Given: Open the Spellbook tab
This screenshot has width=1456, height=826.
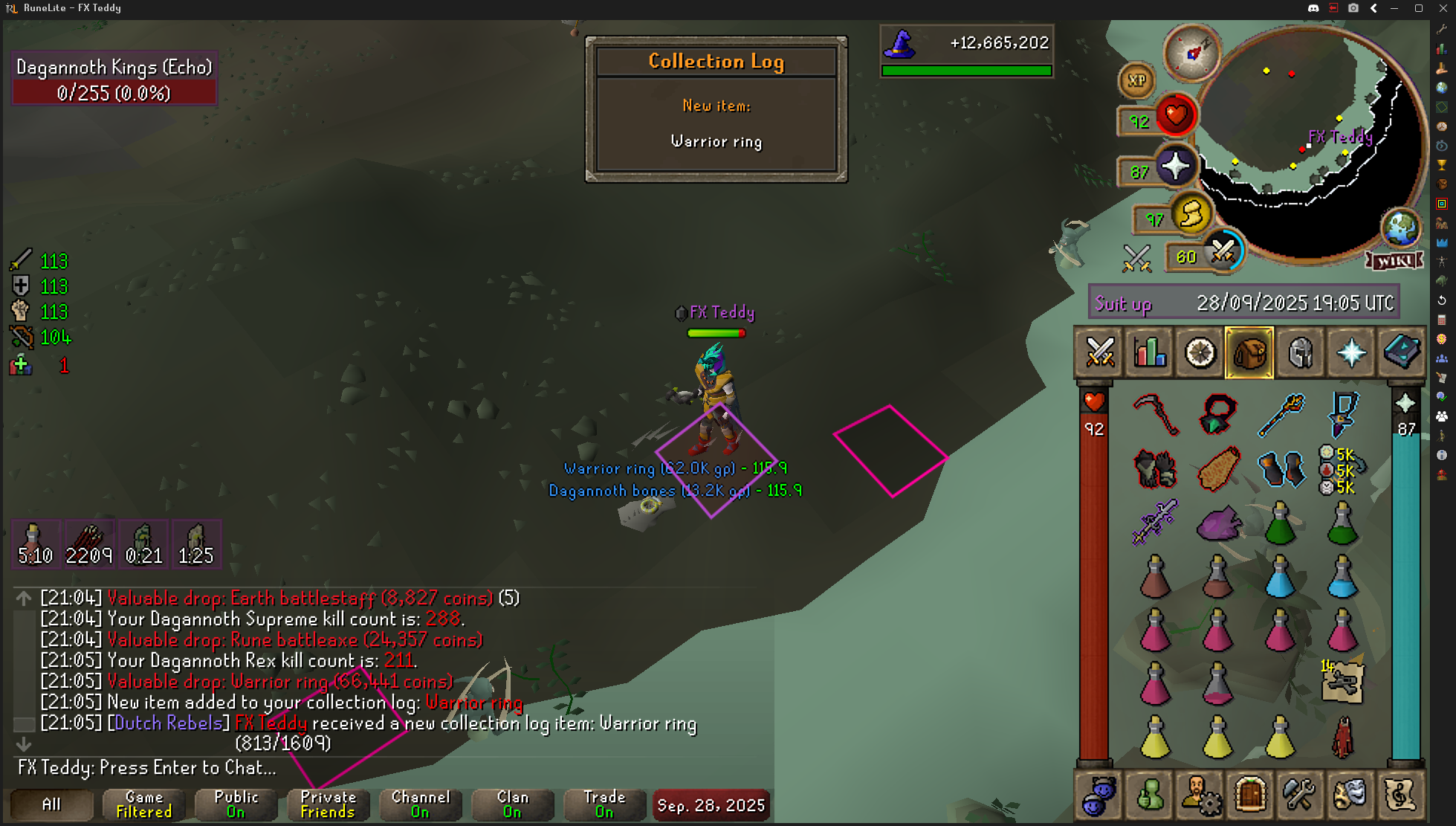Looking at the screenshot, I should click(1401, 352).
